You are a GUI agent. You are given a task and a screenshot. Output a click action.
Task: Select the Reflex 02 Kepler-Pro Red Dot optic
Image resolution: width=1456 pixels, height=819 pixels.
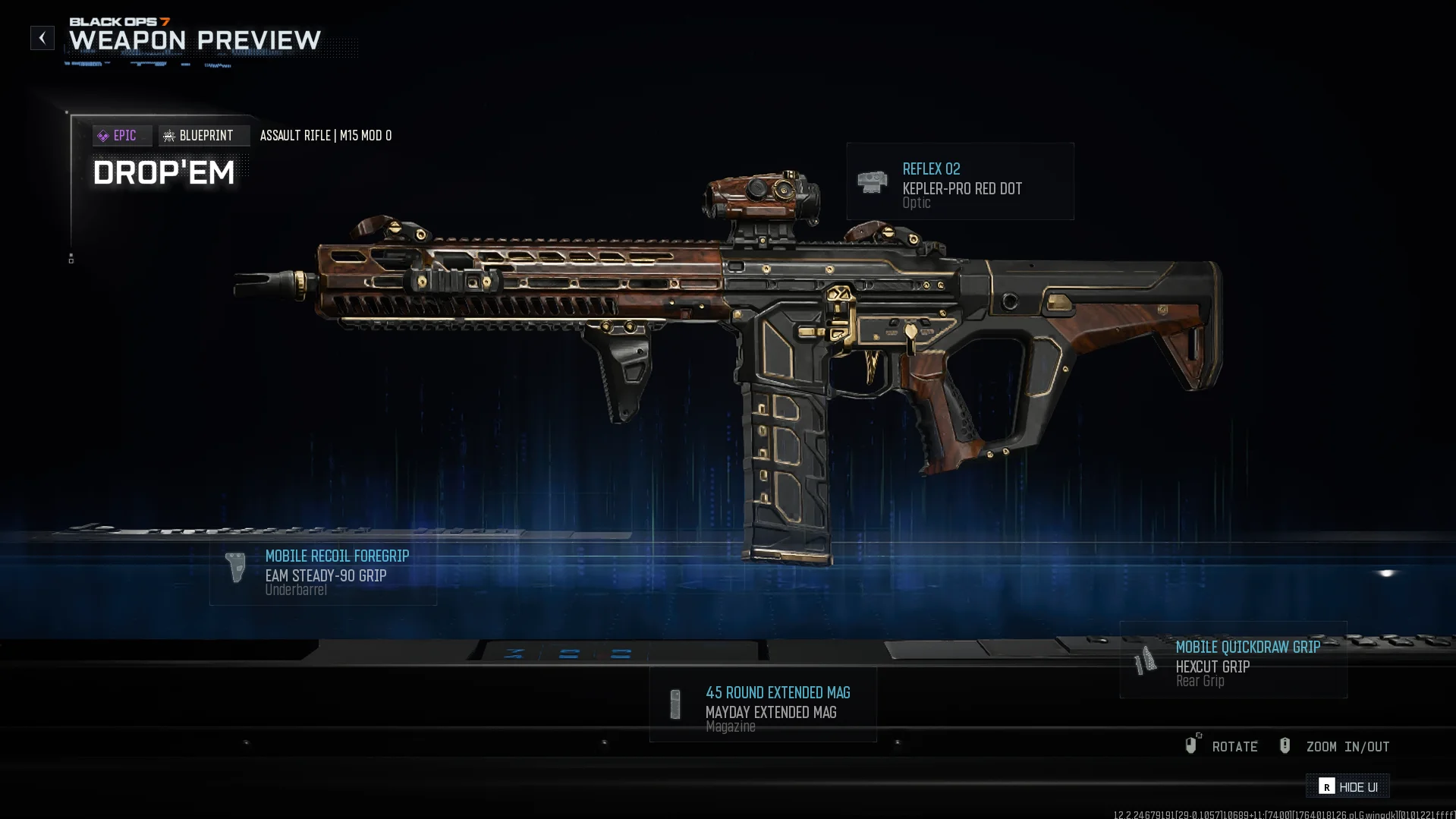coord(960,182)
